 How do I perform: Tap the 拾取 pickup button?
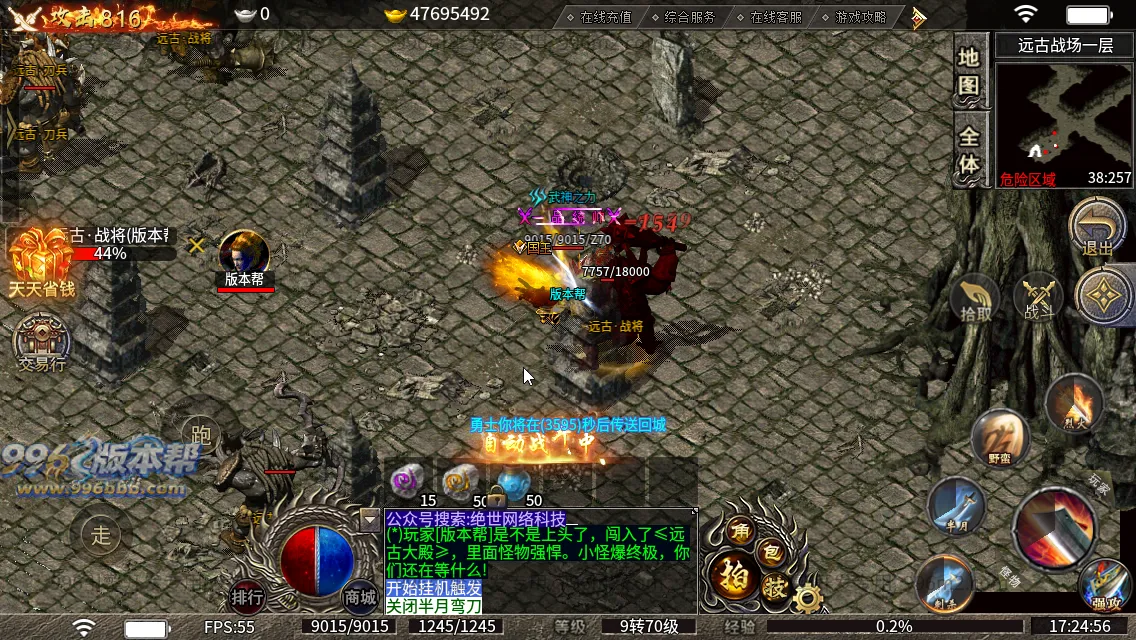(977, 300)
